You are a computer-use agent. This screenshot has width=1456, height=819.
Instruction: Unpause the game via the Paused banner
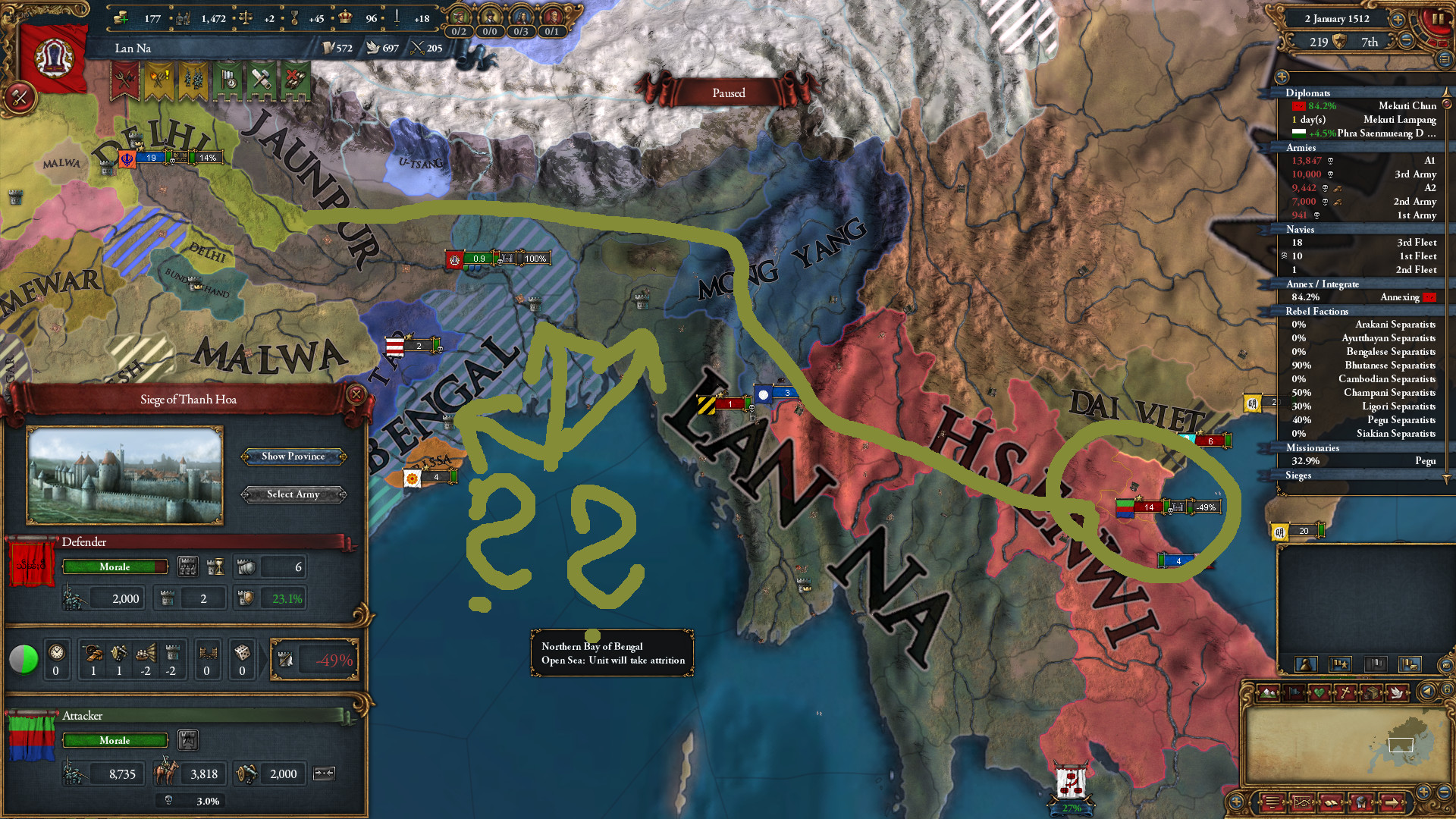click(728, 93)
